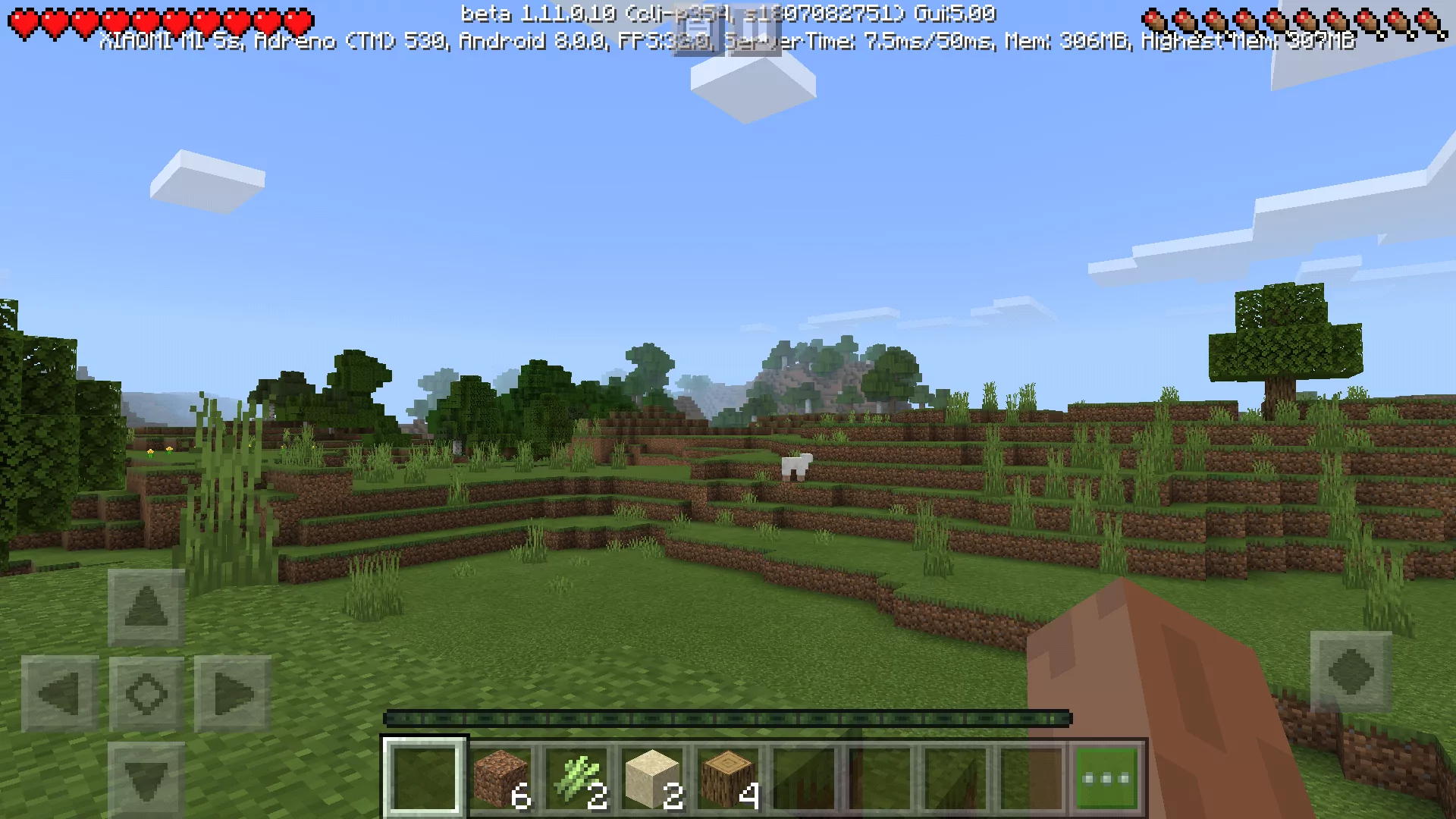
Task: Tap the move right arrow
Action: [233, 693]
